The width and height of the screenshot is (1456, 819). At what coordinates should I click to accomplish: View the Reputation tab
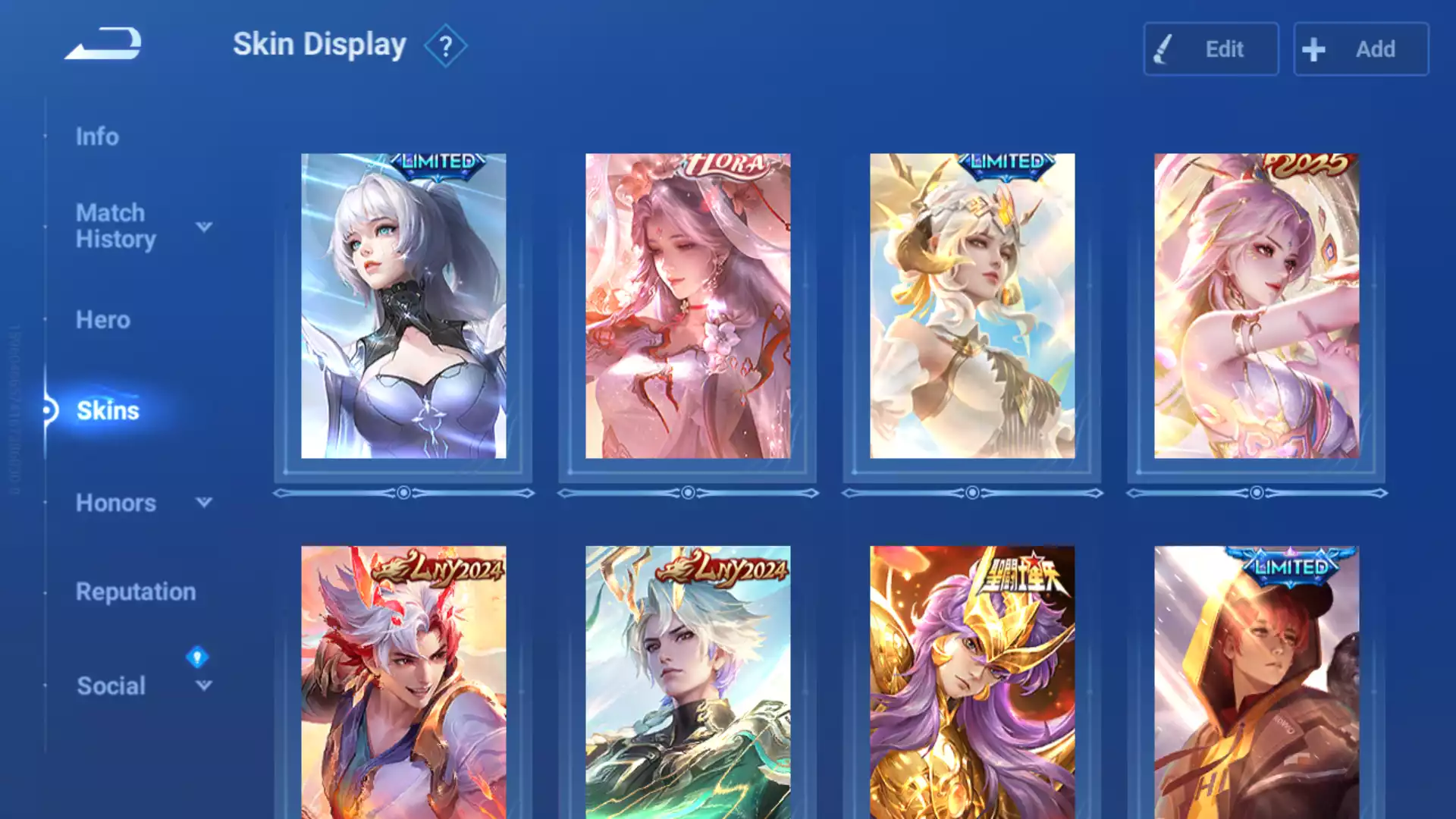[136, 591]
